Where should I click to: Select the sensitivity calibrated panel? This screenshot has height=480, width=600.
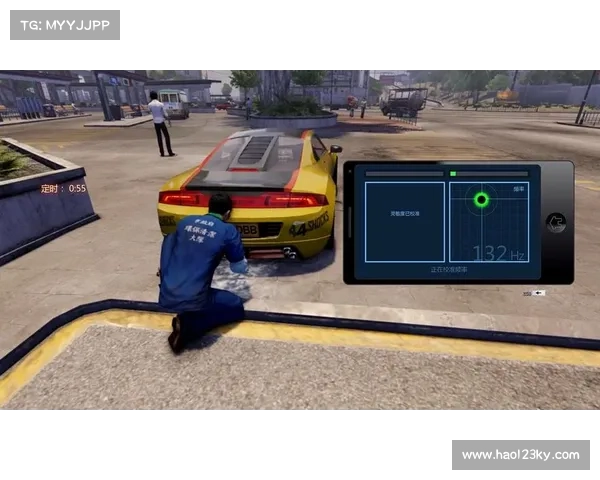[405, 222]
